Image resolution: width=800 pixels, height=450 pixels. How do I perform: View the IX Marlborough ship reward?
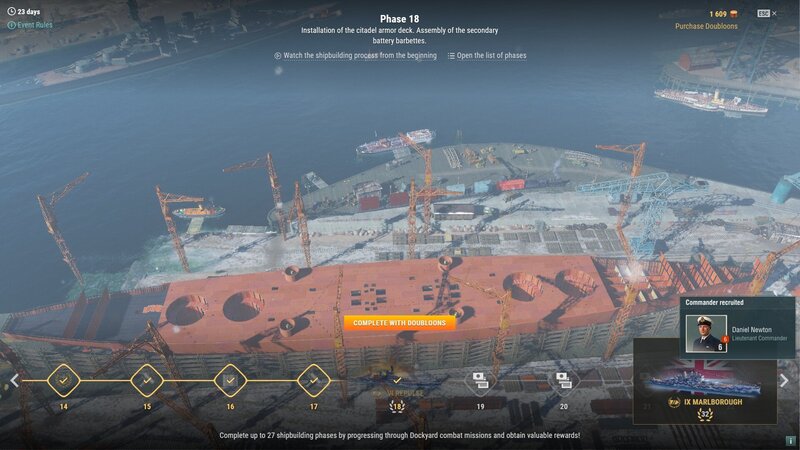click(x=705, y=385)
